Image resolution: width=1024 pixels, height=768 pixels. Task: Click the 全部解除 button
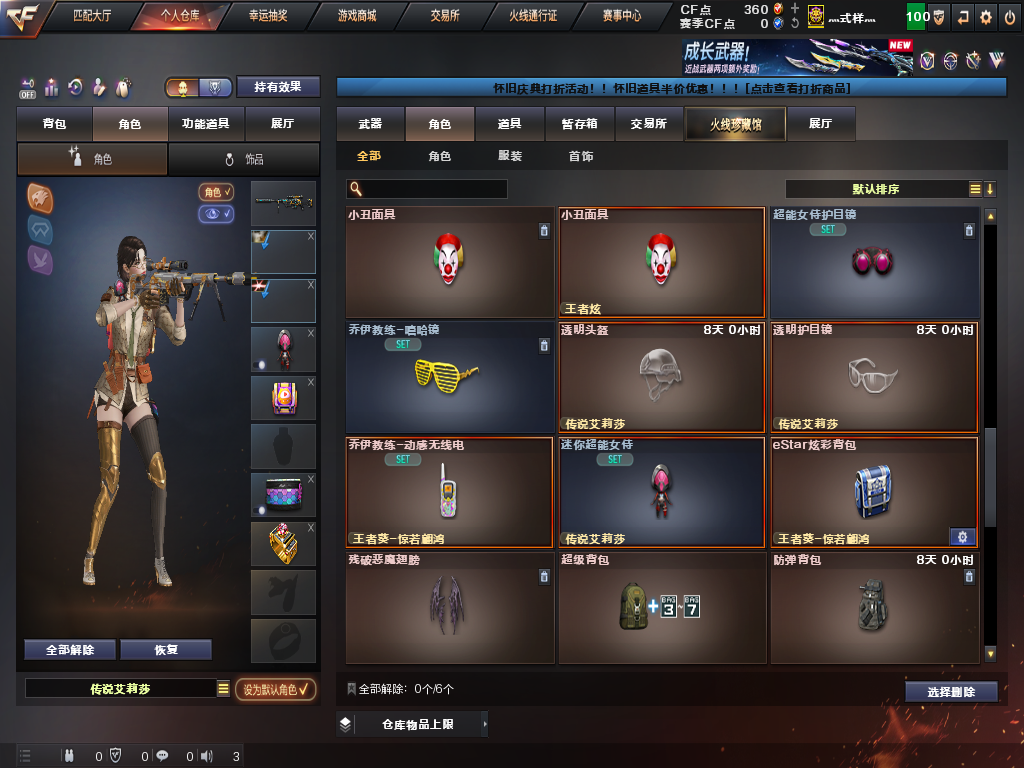click(x=70, y=650)
